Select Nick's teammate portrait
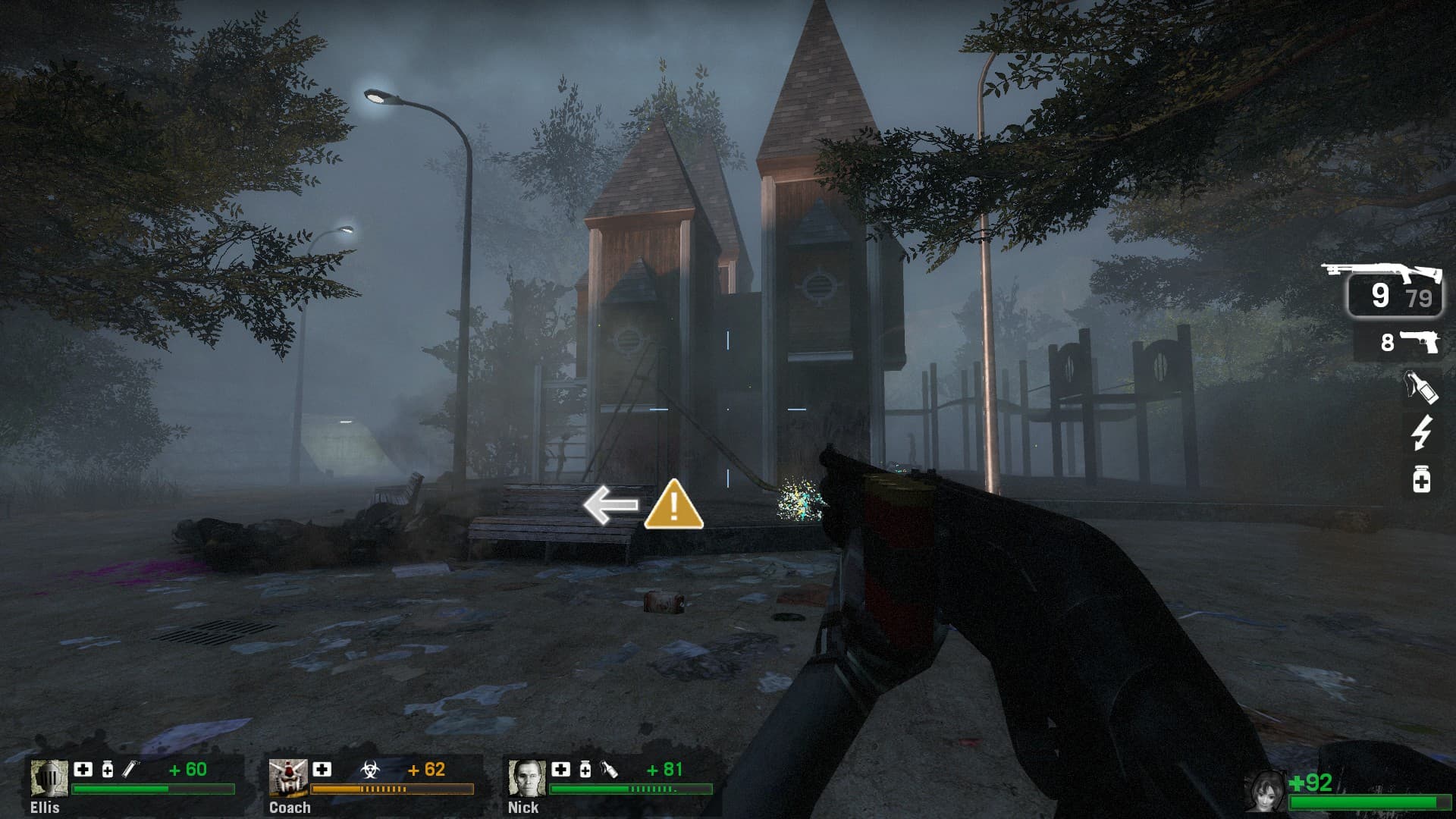 coord(526,779)
